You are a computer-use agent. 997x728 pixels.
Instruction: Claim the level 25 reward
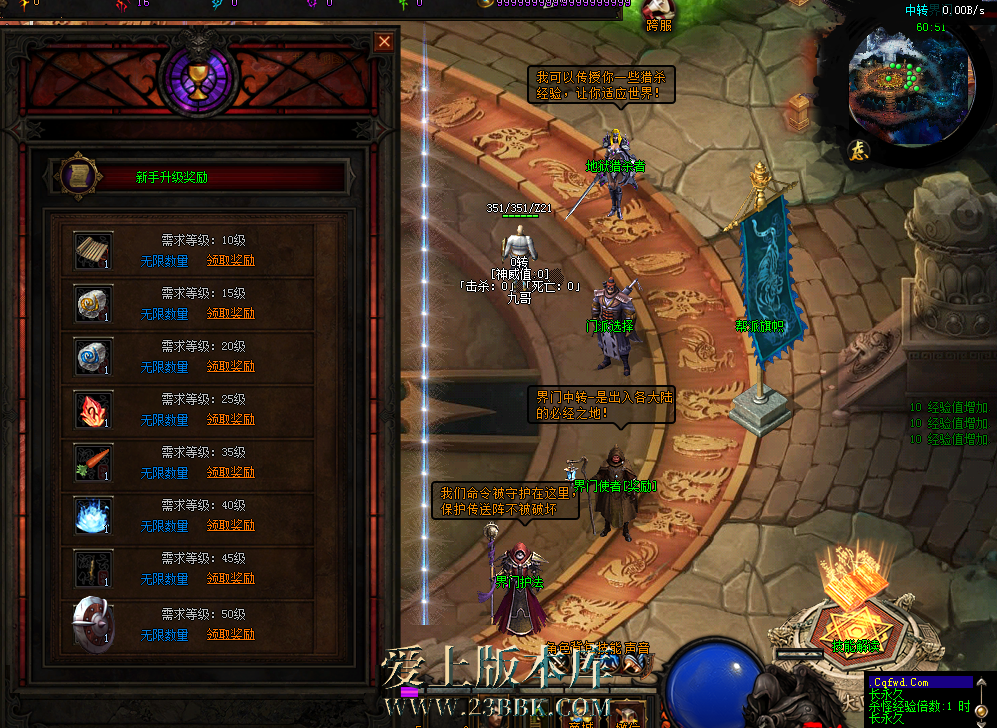pyautogui.click(x=231, y=420)
